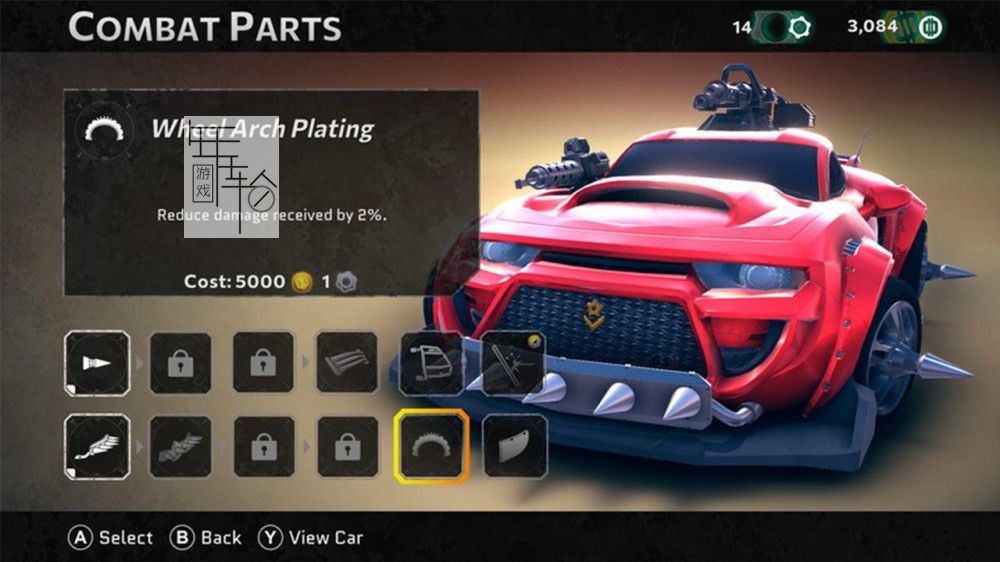This screenshot has width=1000, height=562.
Task: Choose the armor plate panel part
Action: tap(514, 445)
